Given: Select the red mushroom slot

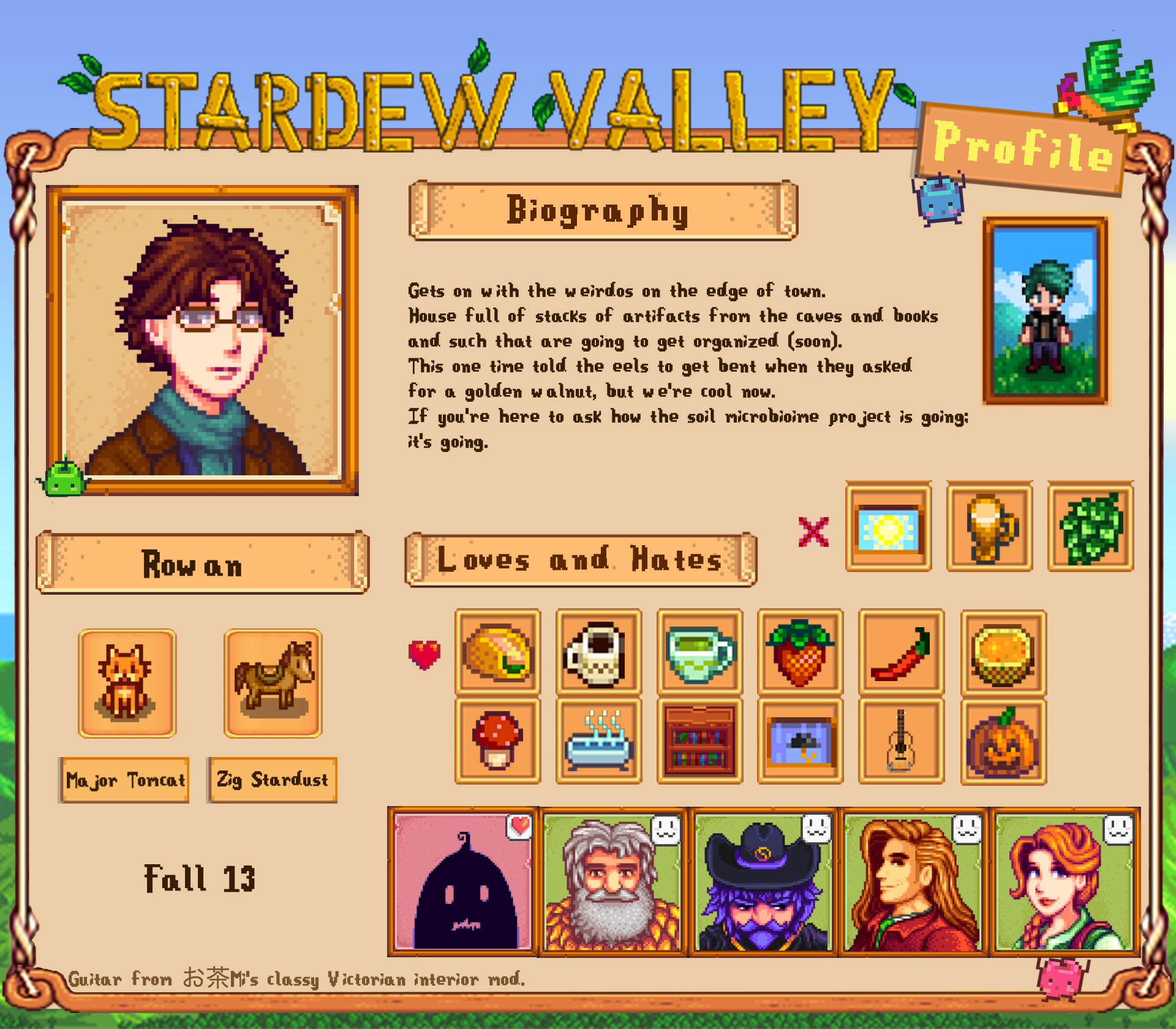Looking at the screenshot, I should coord(497,741).
